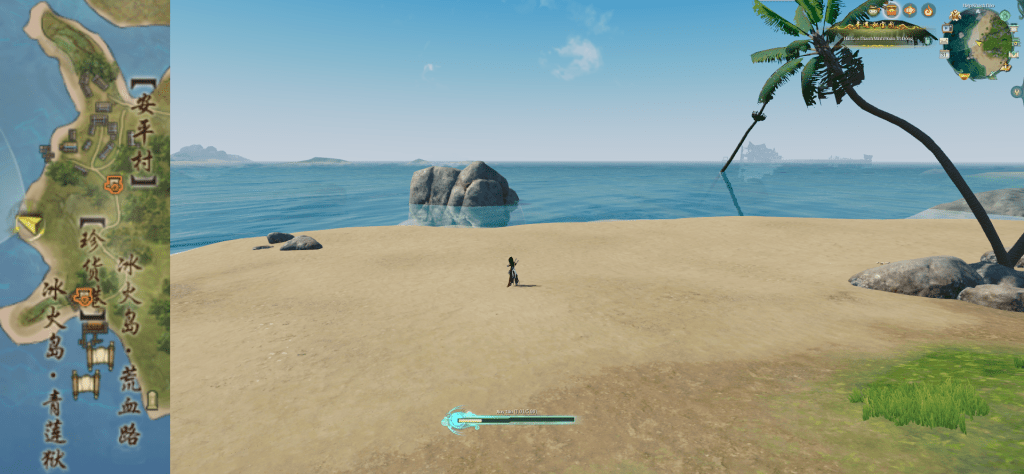1024x474 pixels.
Task: Click the treasure chest icon in top bar
Action: click(891, 10)
